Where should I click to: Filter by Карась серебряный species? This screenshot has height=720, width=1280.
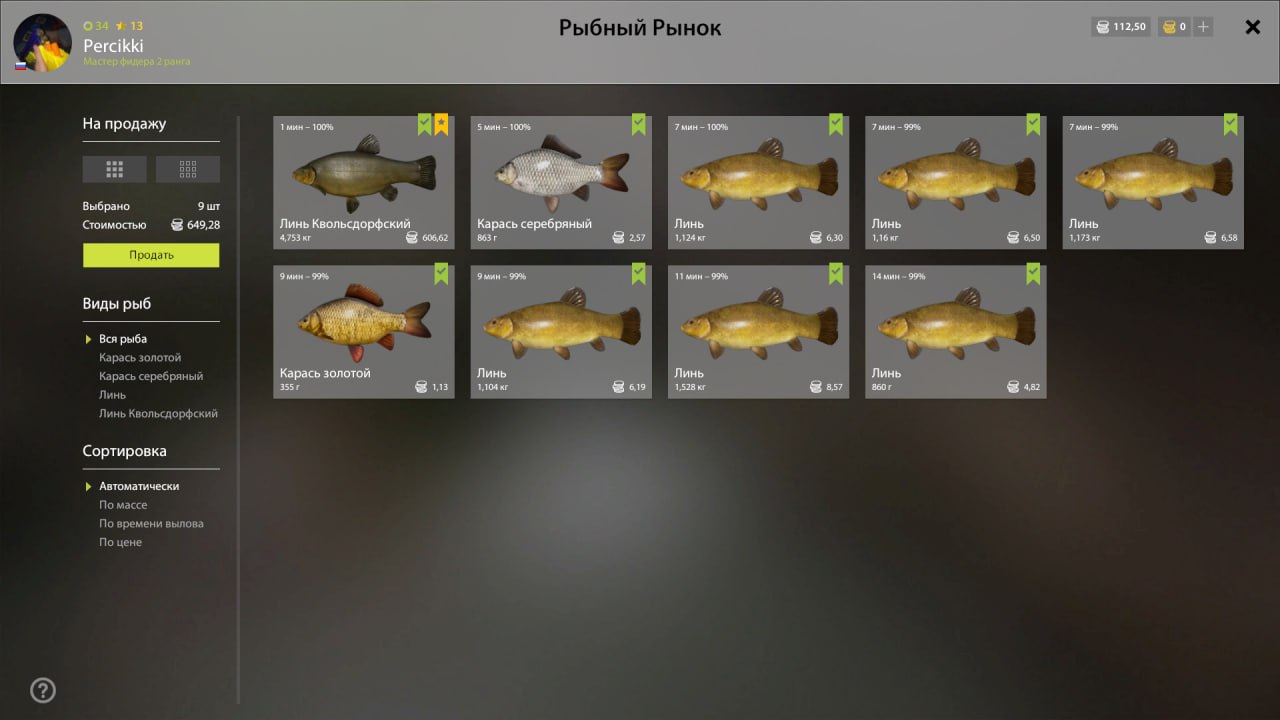click(151, 377)
